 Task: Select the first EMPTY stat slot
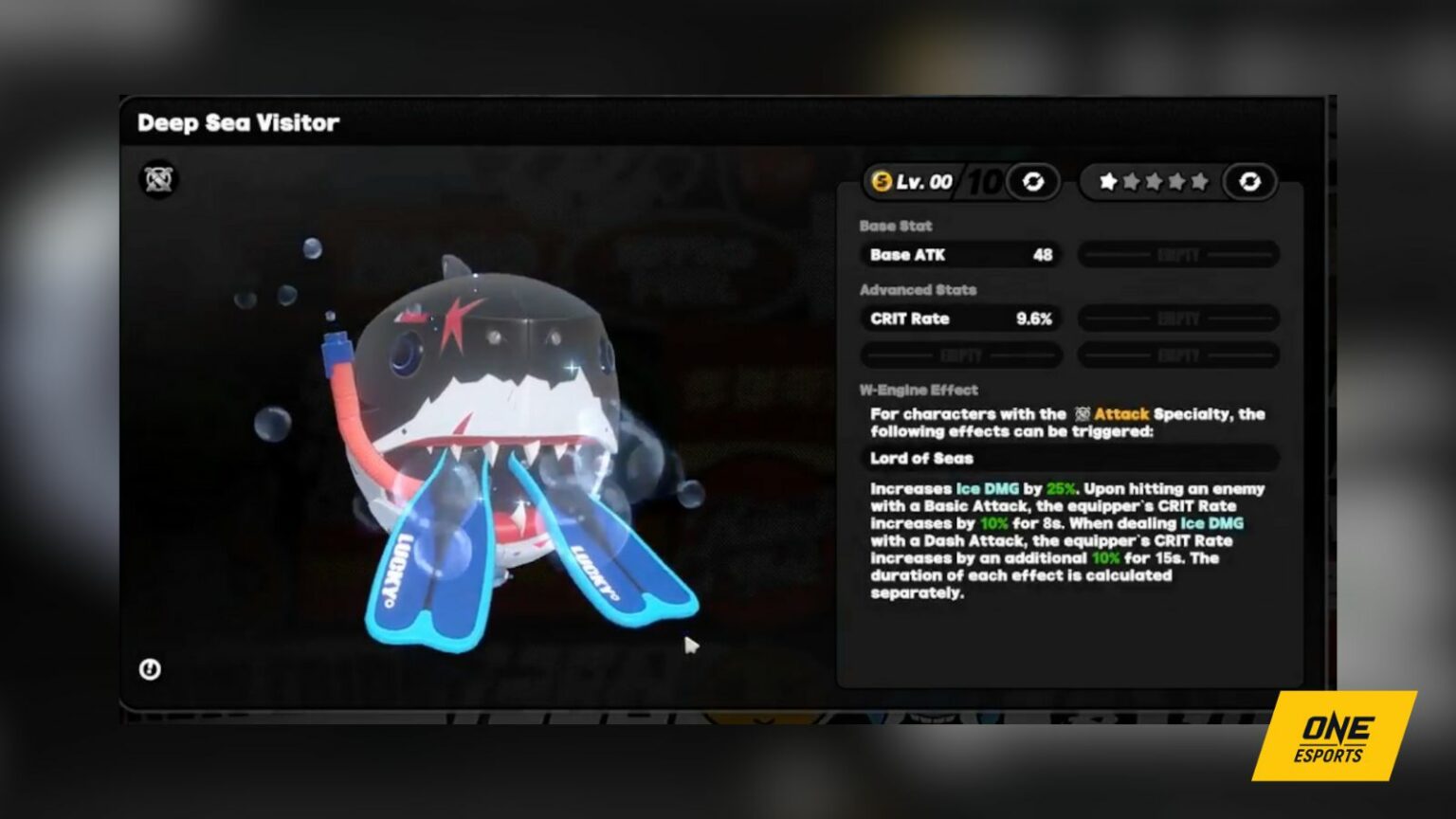tap(1178, 254)
